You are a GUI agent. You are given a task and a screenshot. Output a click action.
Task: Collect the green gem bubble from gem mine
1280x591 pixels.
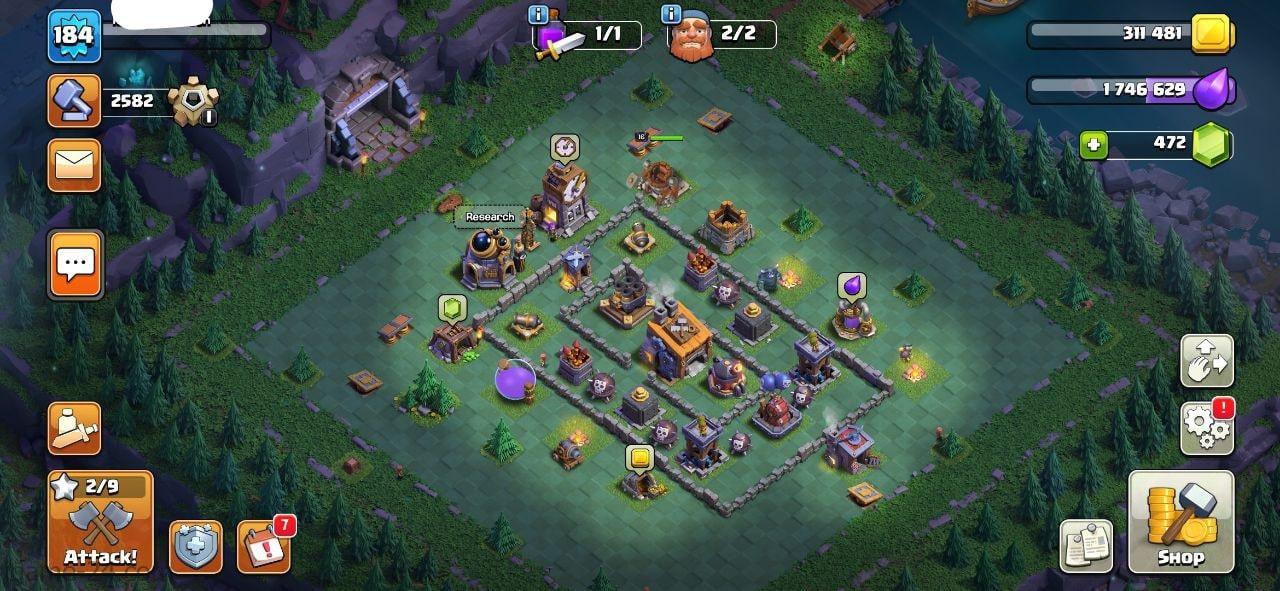coord(452,308)
